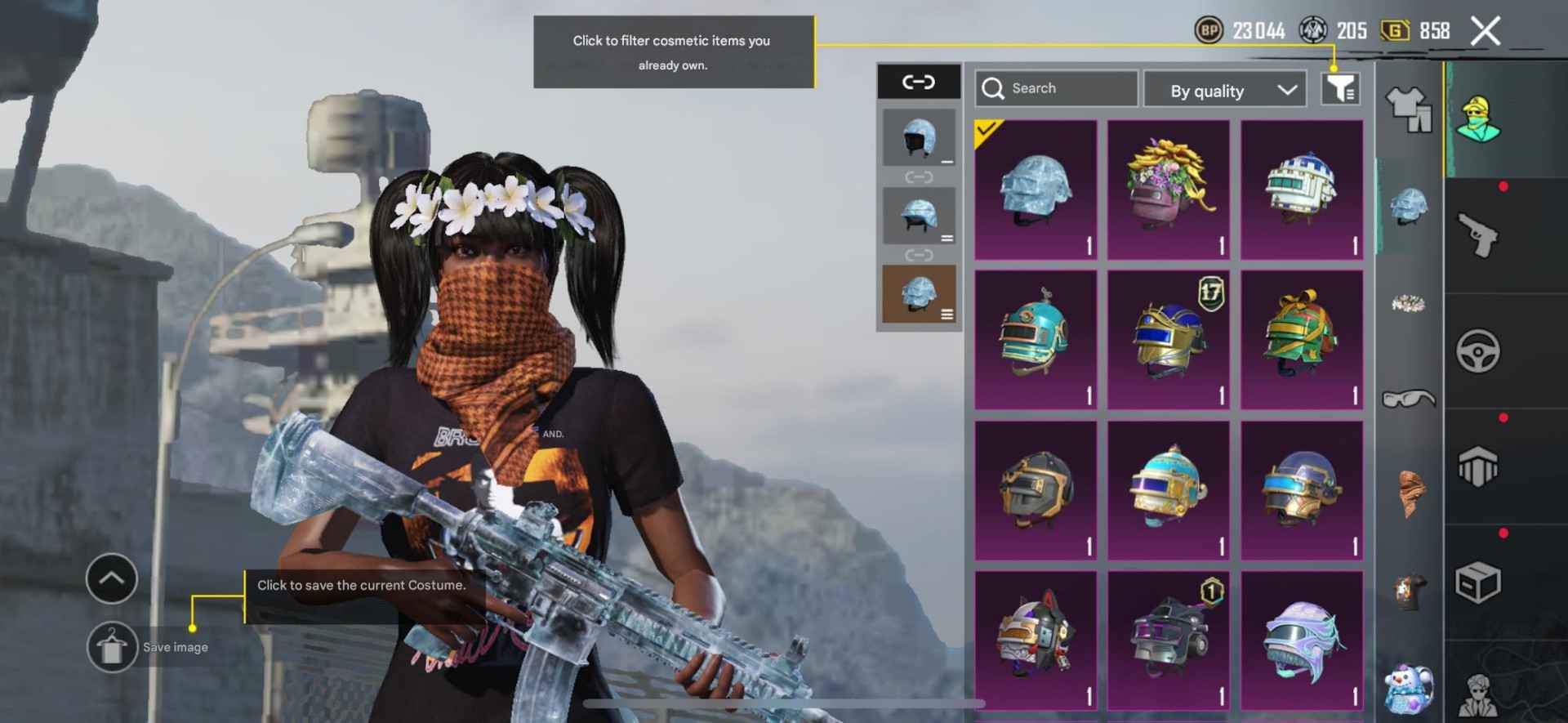Image resolution: width=1568 pixels, height=723 pixels.
Task: Close the wardrobe with the X button
Action: tap(1485, 32)
